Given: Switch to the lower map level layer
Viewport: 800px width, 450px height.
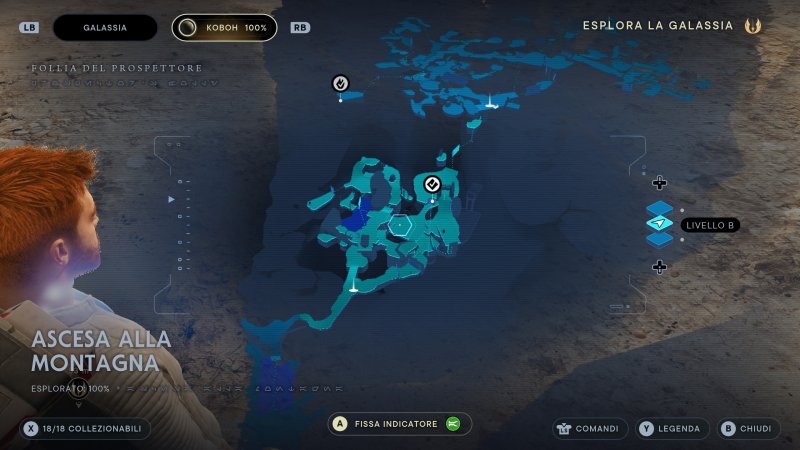Looking at the screenshot, I should click(660, 240).
